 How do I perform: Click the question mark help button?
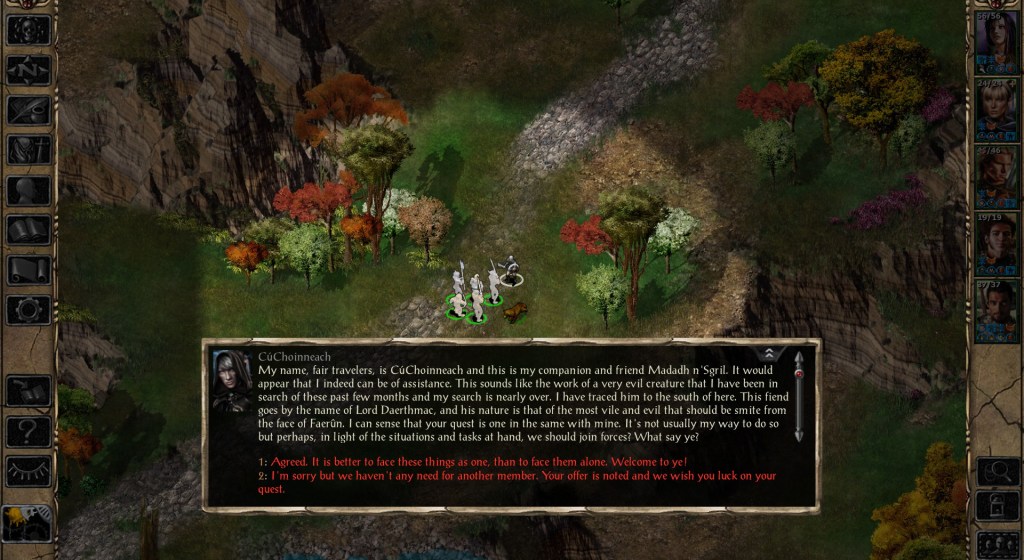pyautogui.click(x=28, y=431)
